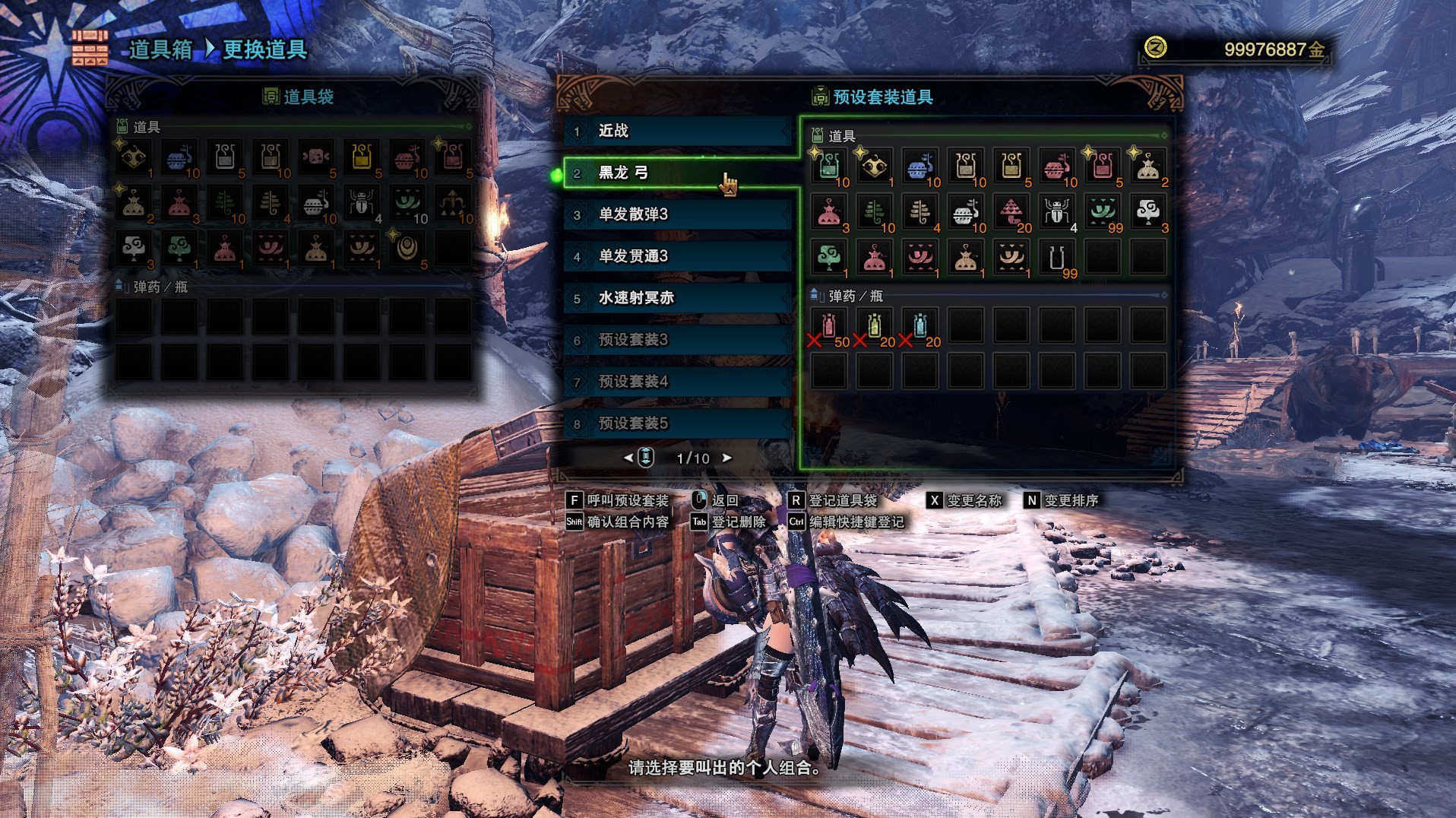Select the 单发散弹3 loadout

point(676,214)
